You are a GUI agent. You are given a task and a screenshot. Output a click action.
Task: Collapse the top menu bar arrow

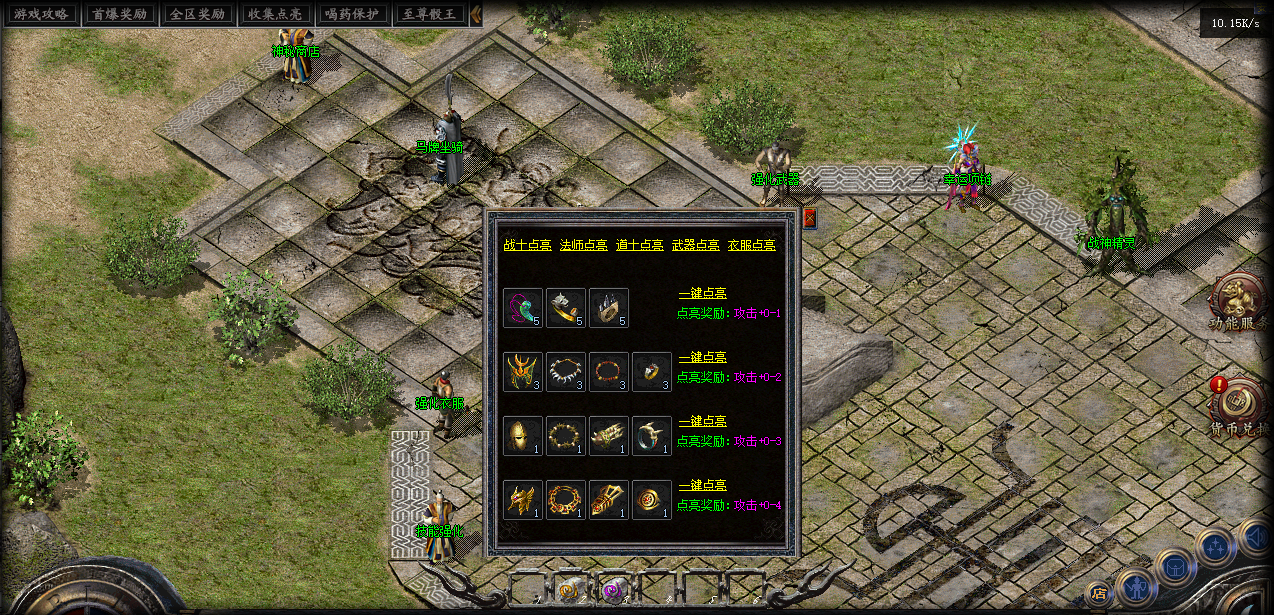point(476,15)
